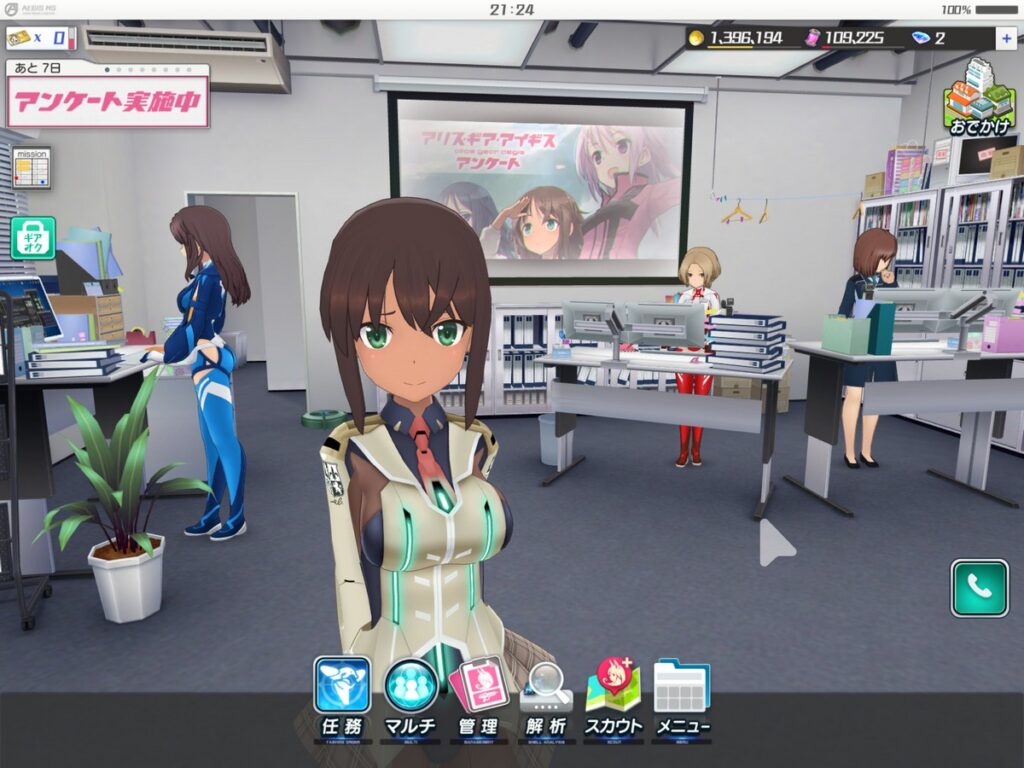Click the plus button to add currency

tap(1004, 38)
